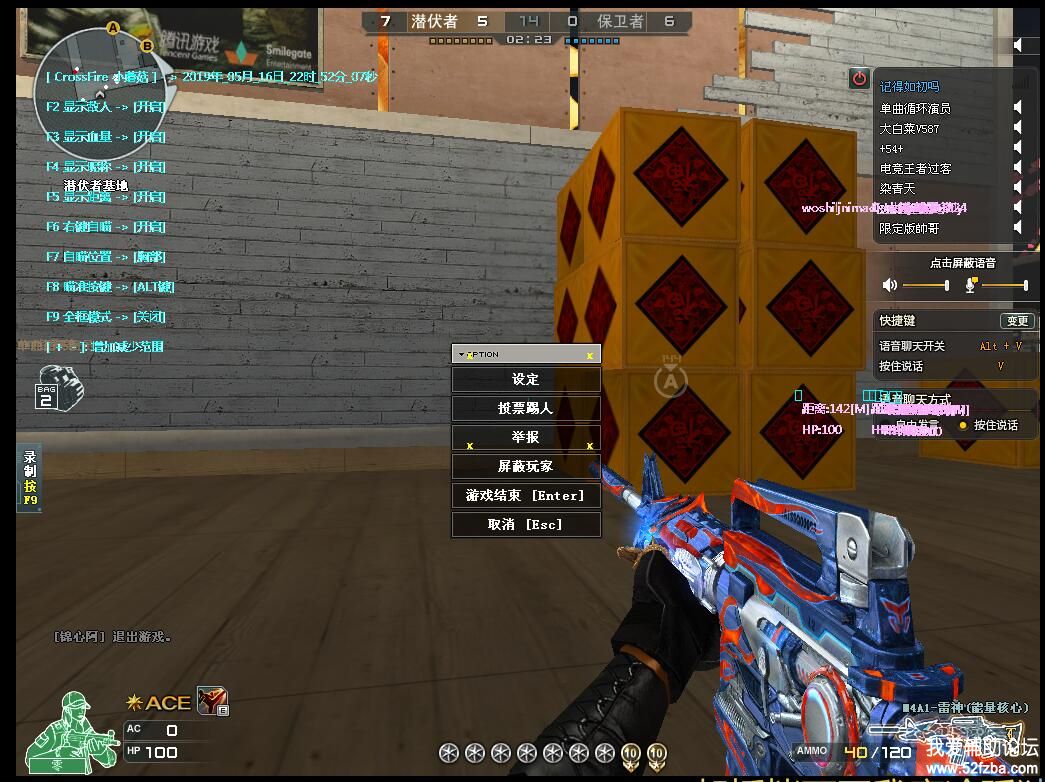
Task: Click 游戏结束 [Enter] to end game
Action: pos(526,496)
